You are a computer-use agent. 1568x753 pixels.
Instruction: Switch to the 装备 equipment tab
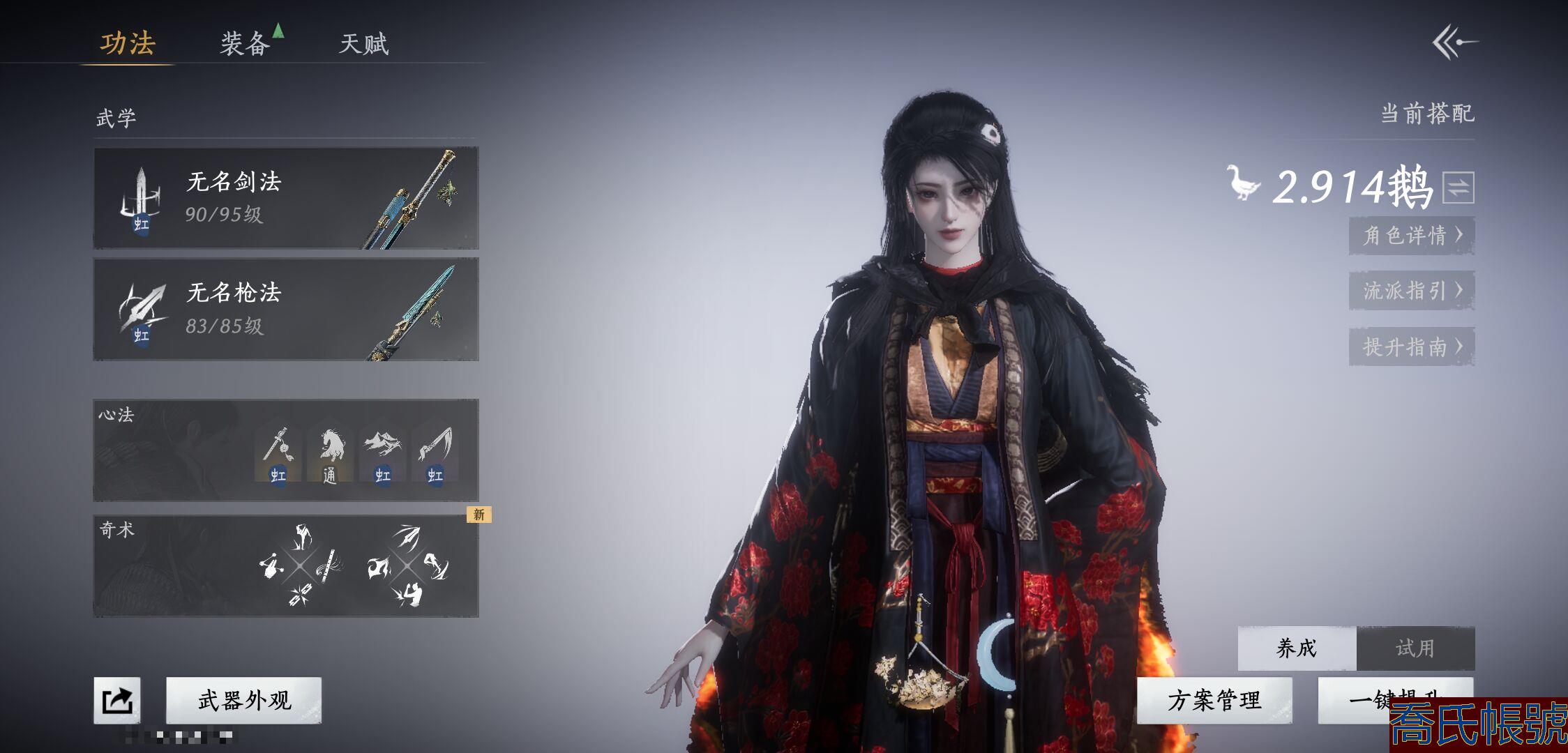tap(246, 44)
